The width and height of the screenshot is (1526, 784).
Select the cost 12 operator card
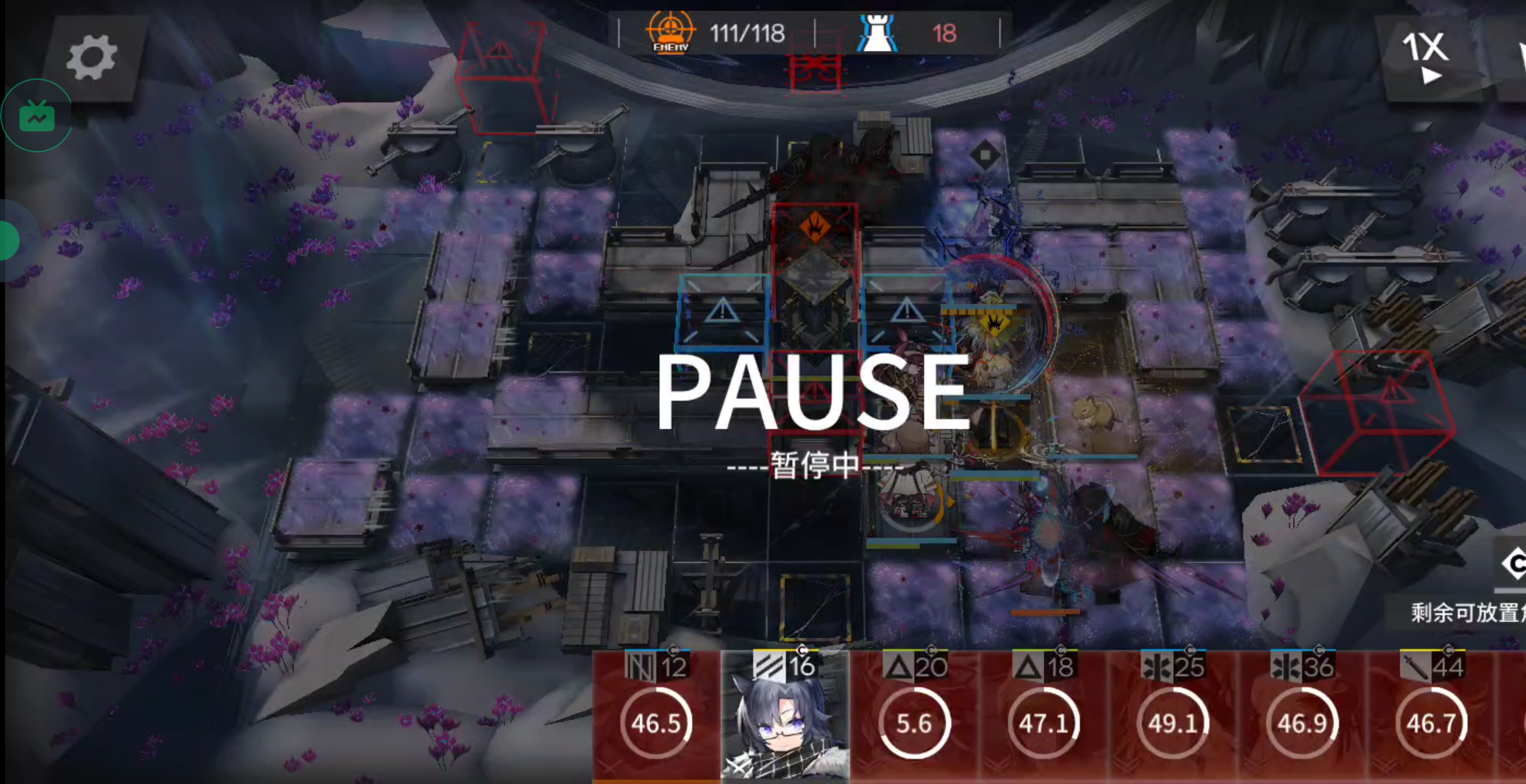point(656,716)
